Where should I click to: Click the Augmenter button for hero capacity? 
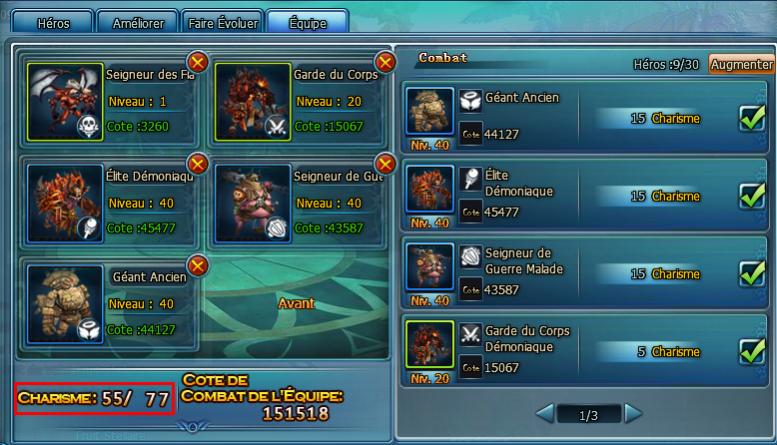point(742,64)
